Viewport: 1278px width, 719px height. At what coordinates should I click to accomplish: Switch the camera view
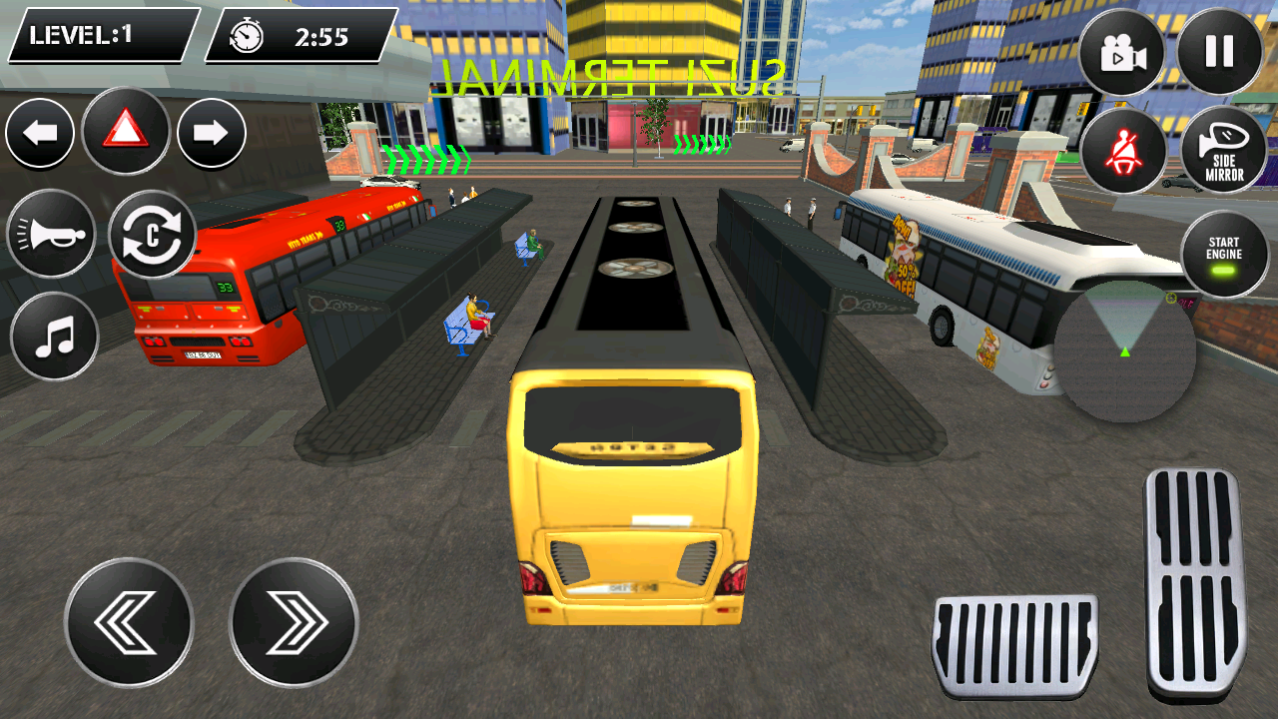pyautogui.click(x=1122, y=54)
